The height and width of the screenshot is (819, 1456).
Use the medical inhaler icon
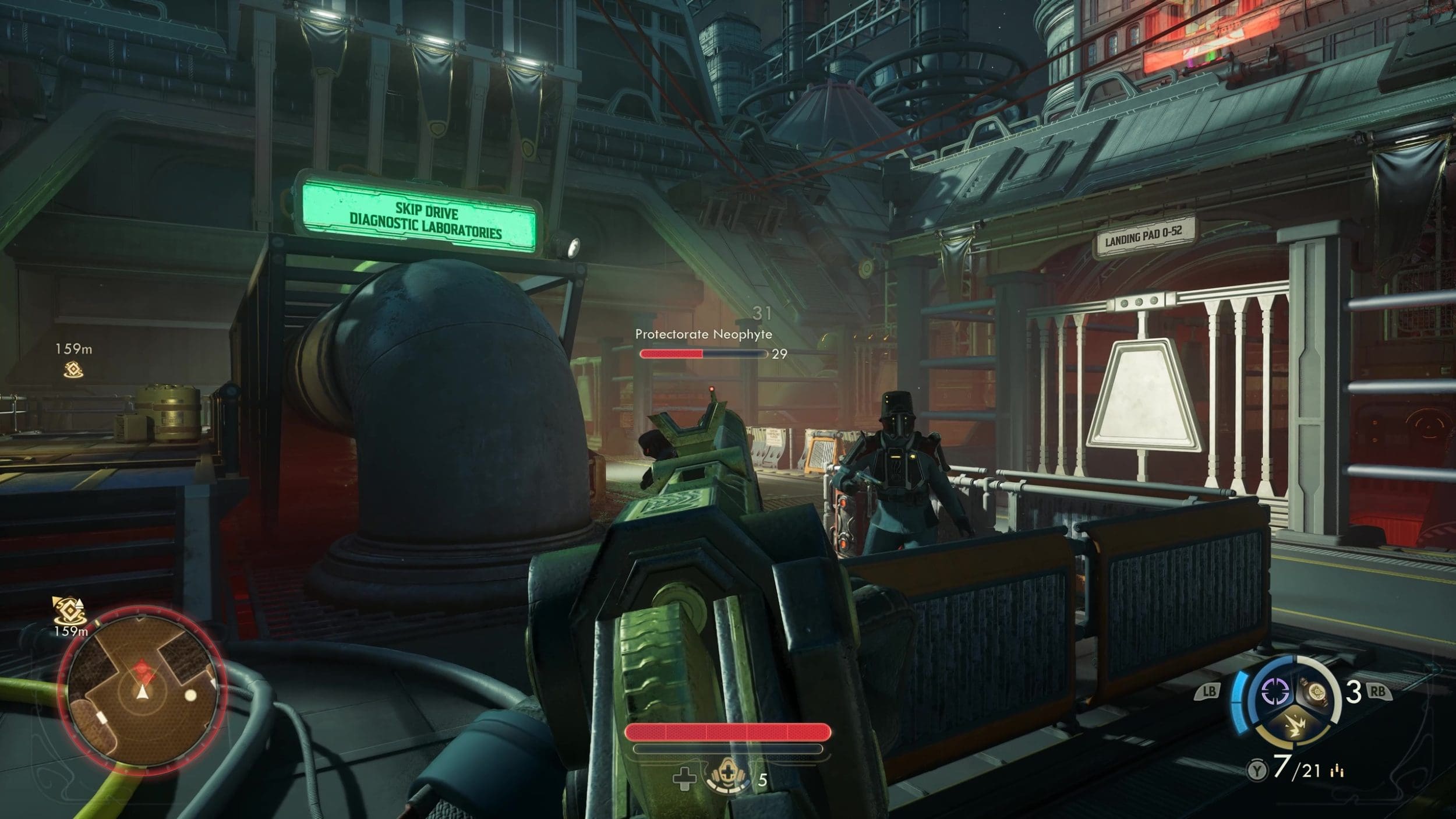click(727, 778)
